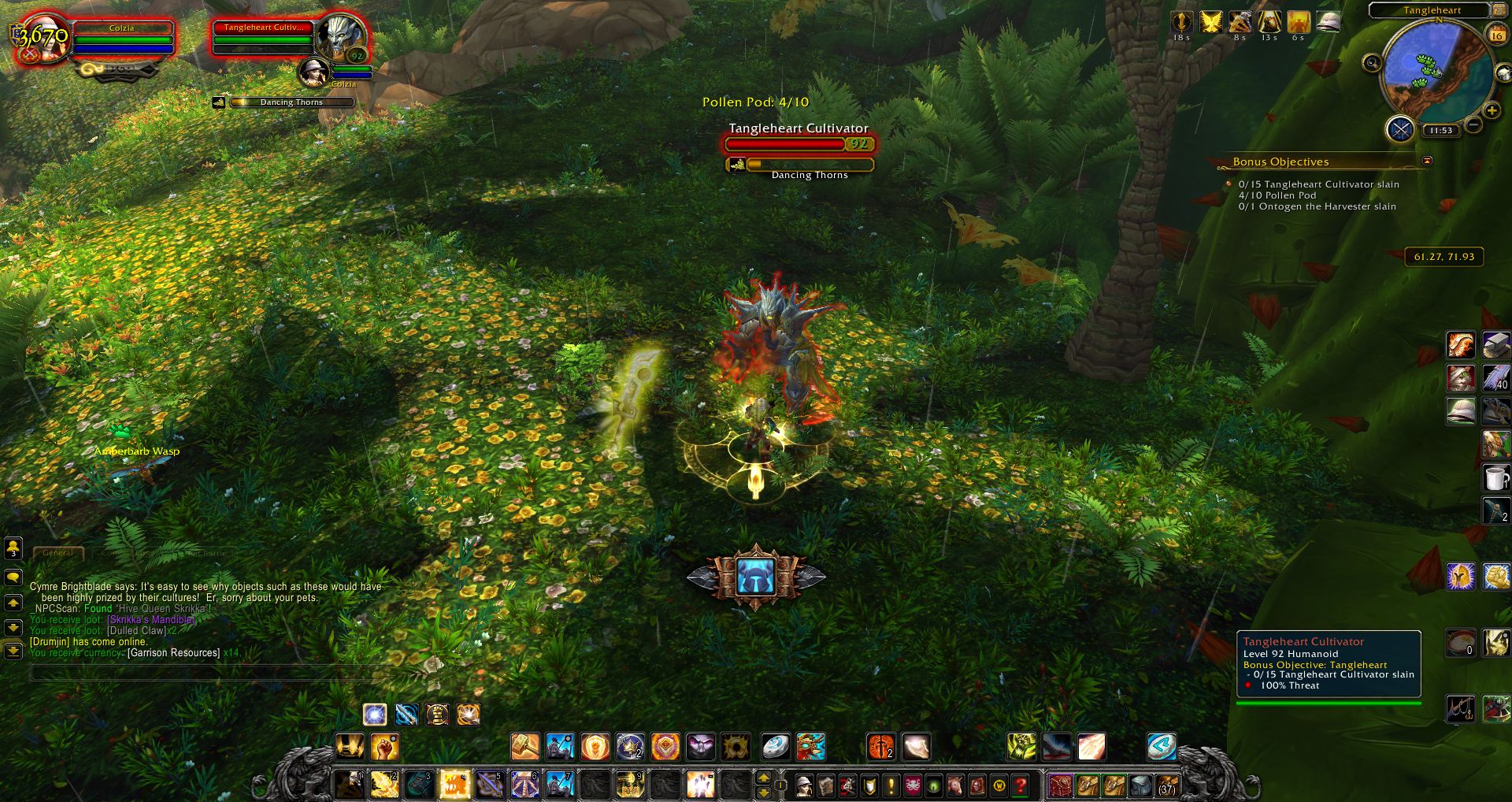Open the chat speech bubble button

(13, 577)
